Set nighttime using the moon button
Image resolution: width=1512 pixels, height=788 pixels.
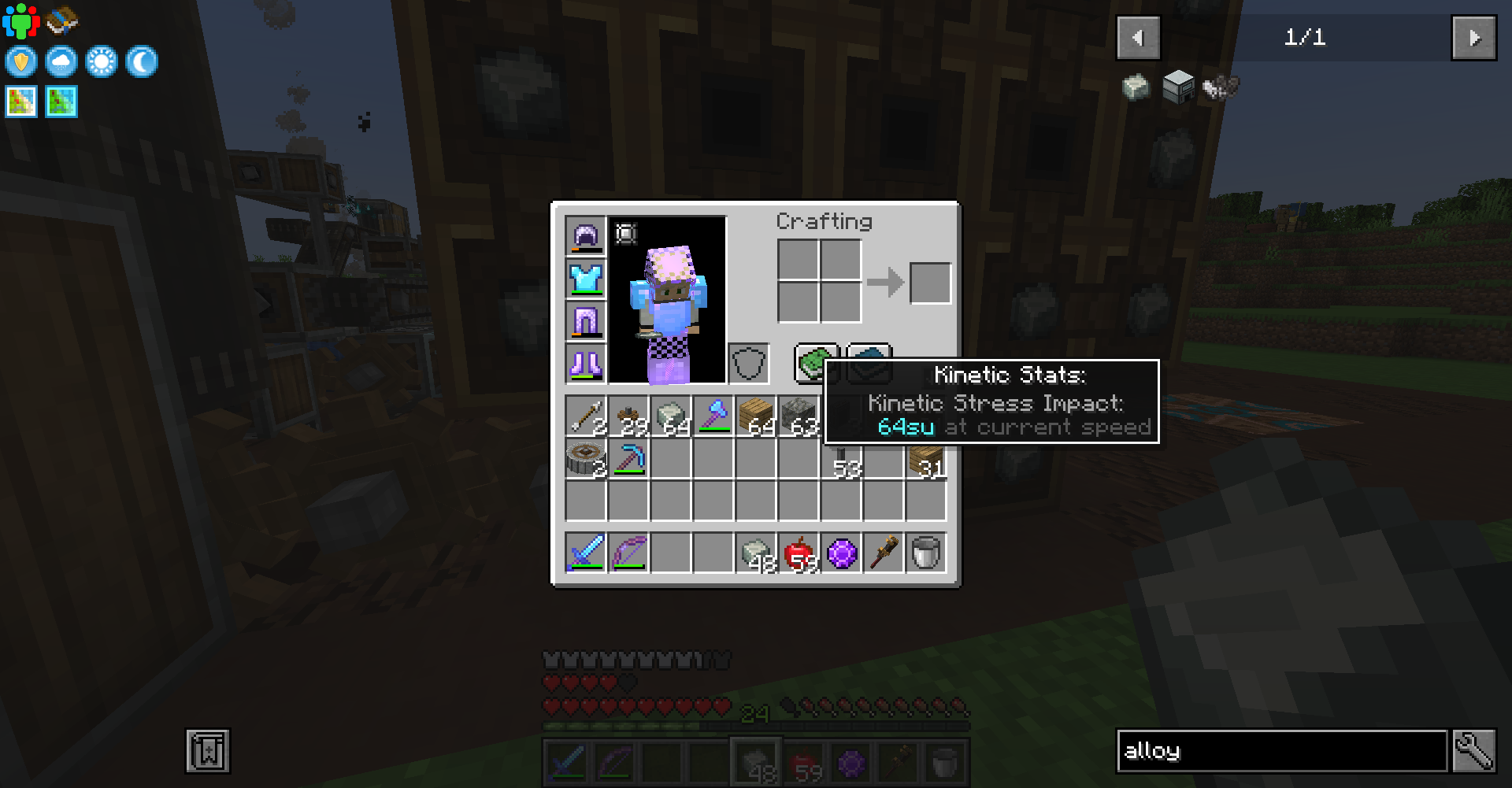click(x=142, y=61)
